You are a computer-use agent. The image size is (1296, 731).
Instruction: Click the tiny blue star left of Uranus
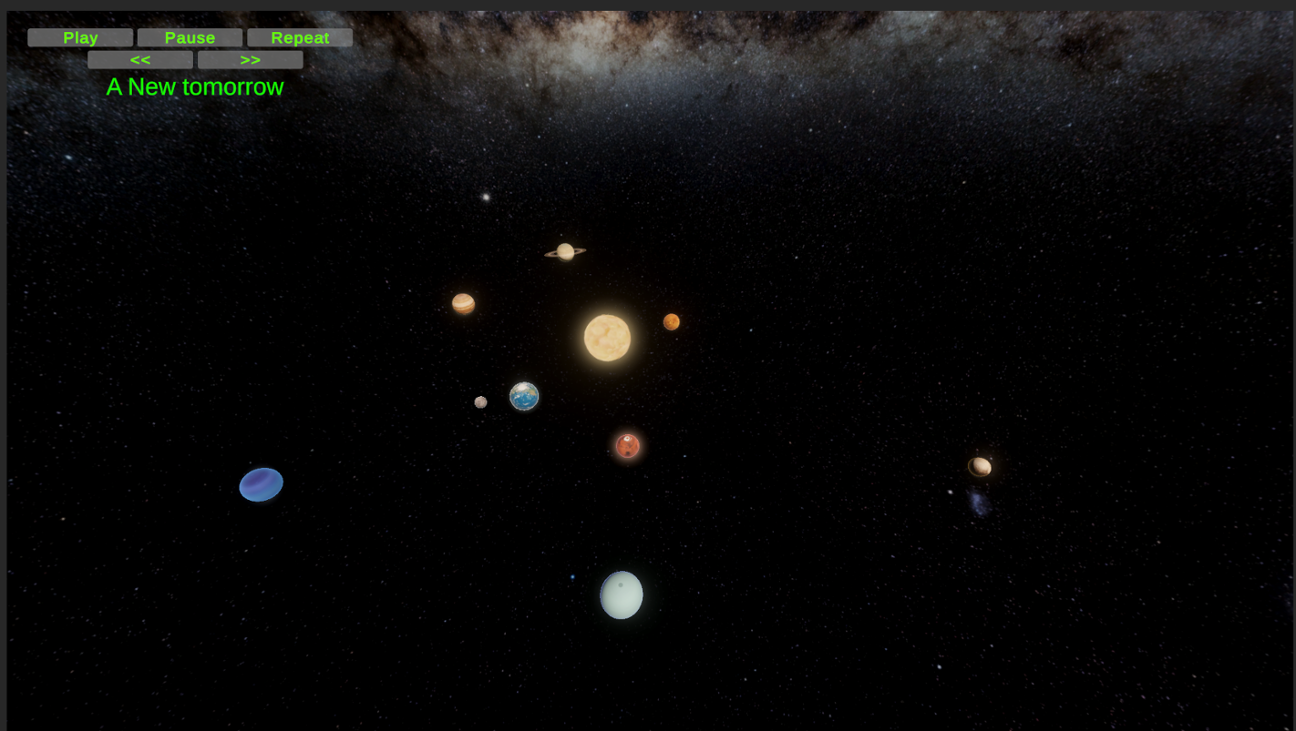click(x=573, y=577)
